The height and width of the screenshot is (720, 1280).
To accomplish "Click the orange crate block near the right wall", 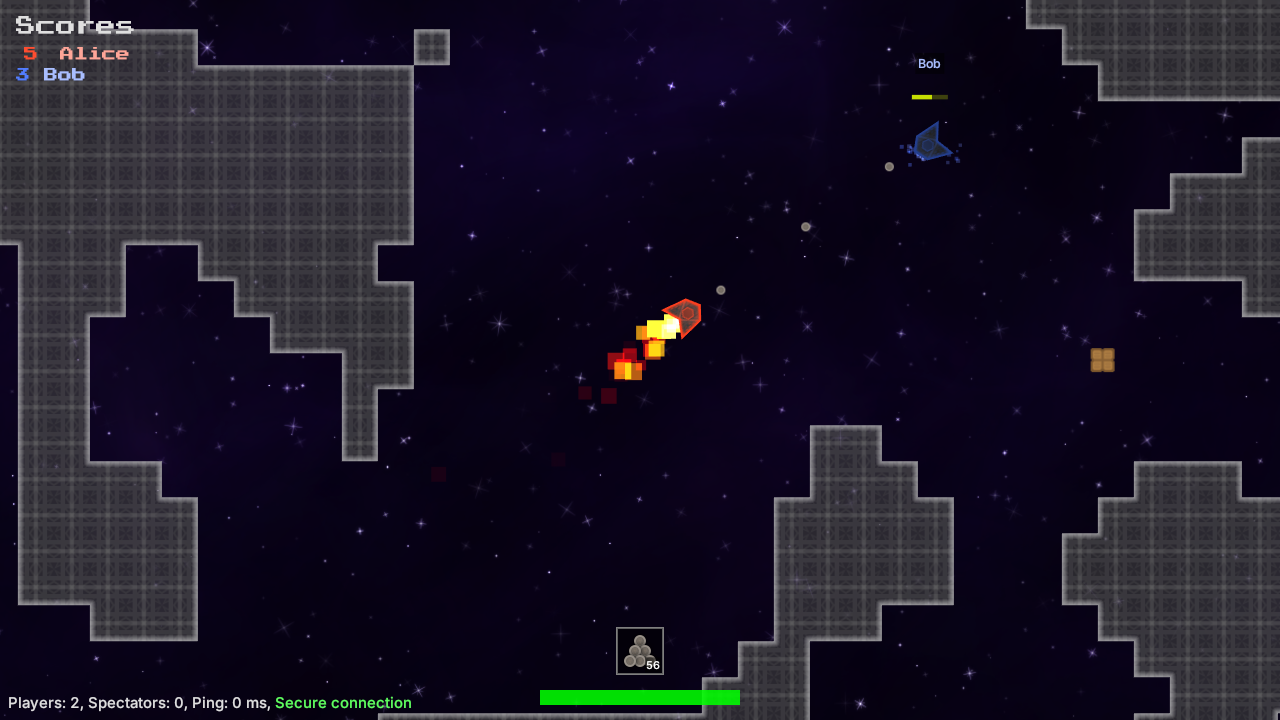I will [x=1103, y=361].
